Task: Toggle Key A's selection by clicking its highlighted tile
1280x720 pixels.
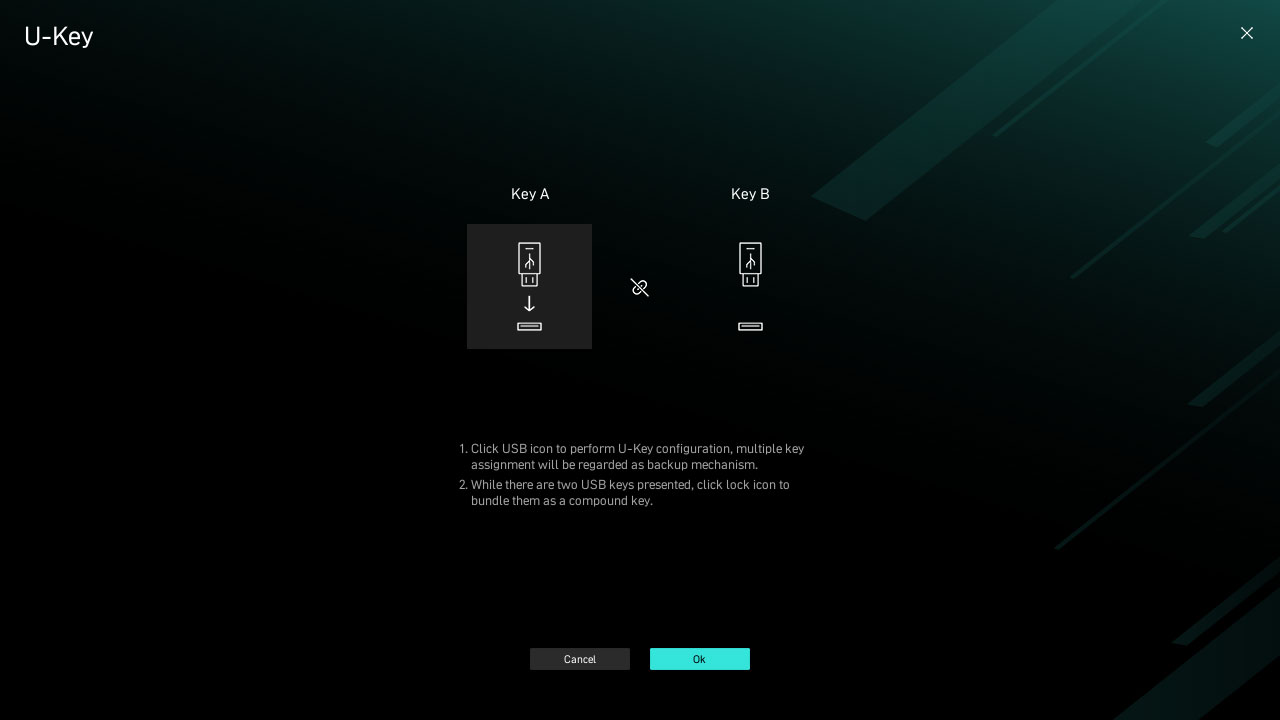Action: pos(529,286)
